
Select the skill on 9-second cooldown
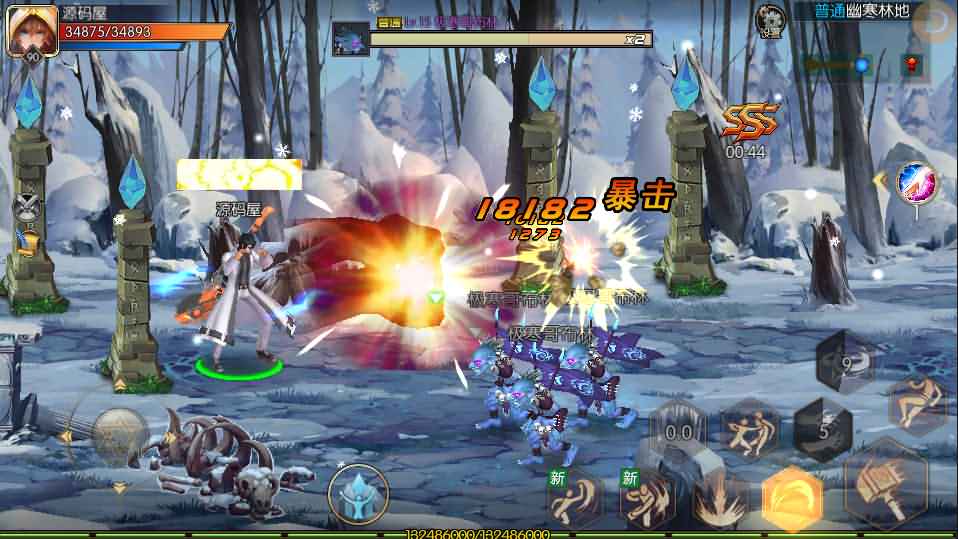tap(845, 362)
